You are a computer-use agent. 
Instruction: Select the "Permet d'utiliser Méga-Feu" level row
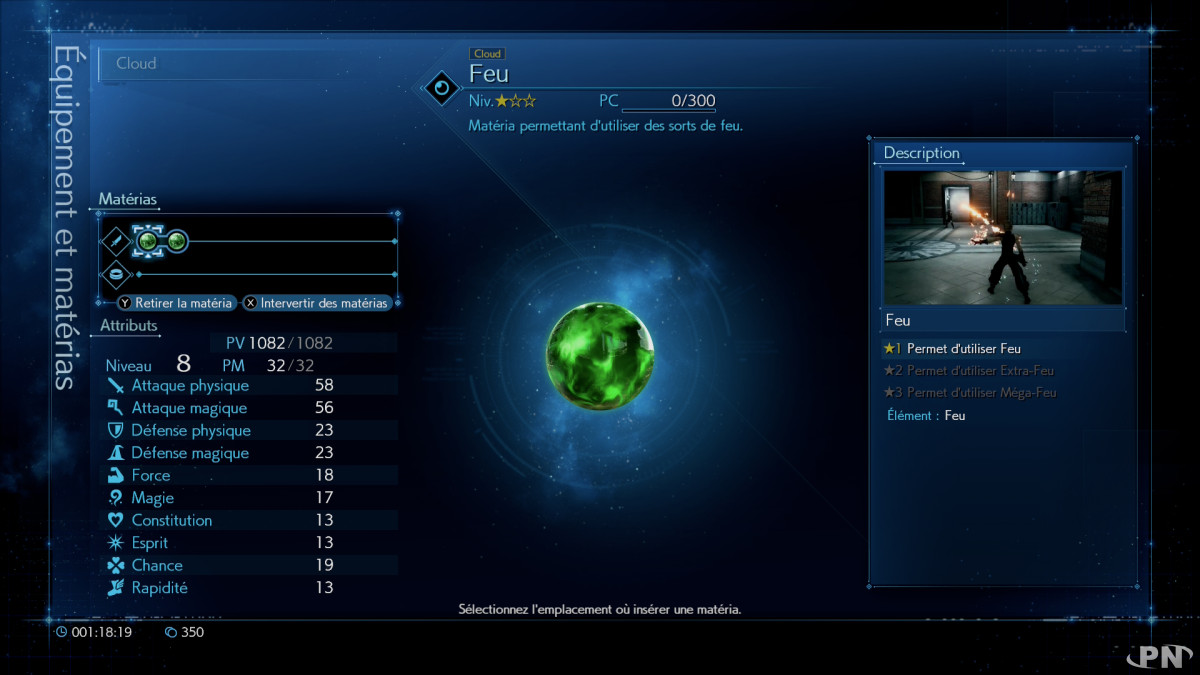pyautogui.click(x=968, y=393)
